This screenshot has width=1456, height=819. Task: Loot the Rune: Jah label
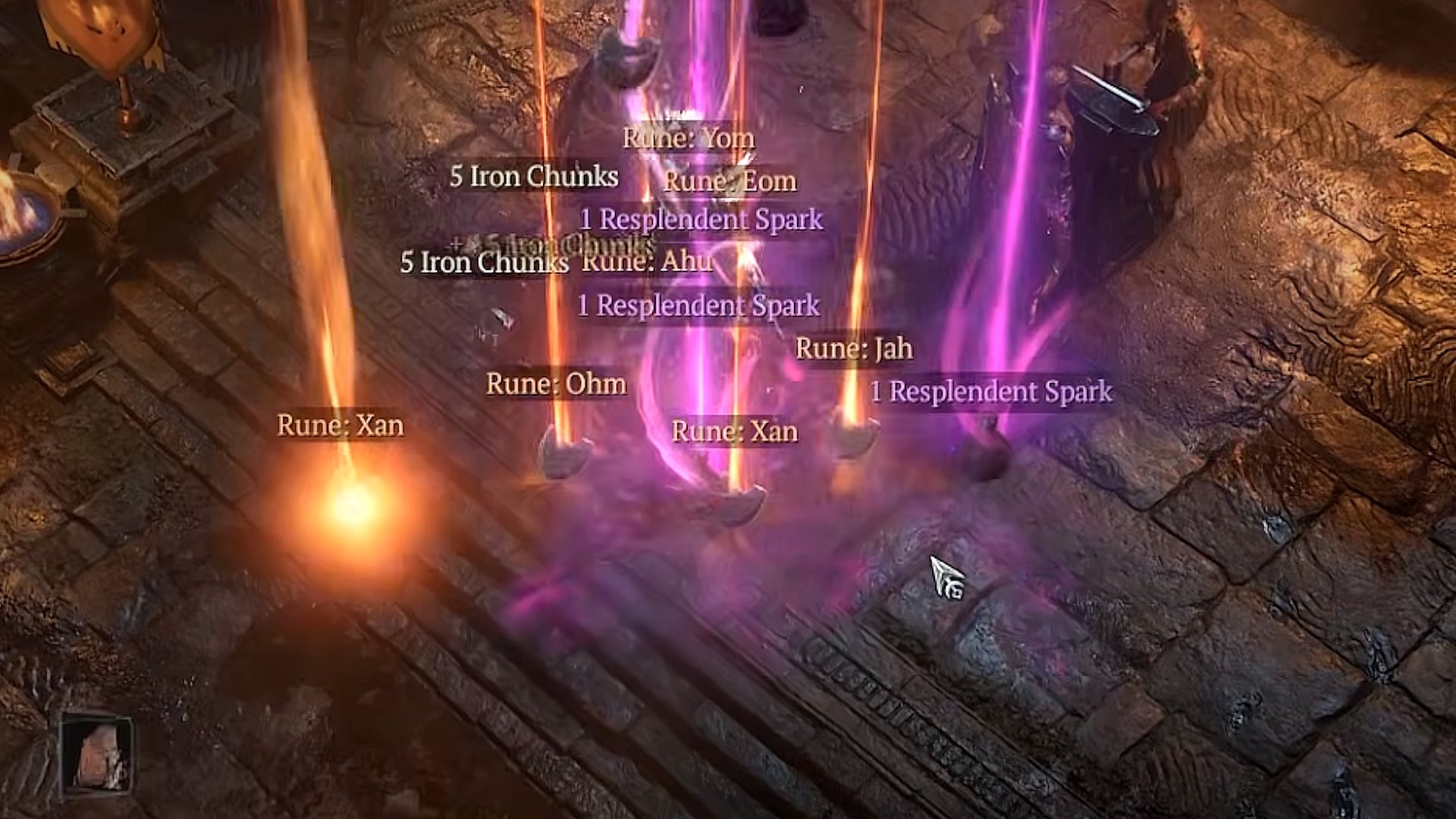[854, 349]
